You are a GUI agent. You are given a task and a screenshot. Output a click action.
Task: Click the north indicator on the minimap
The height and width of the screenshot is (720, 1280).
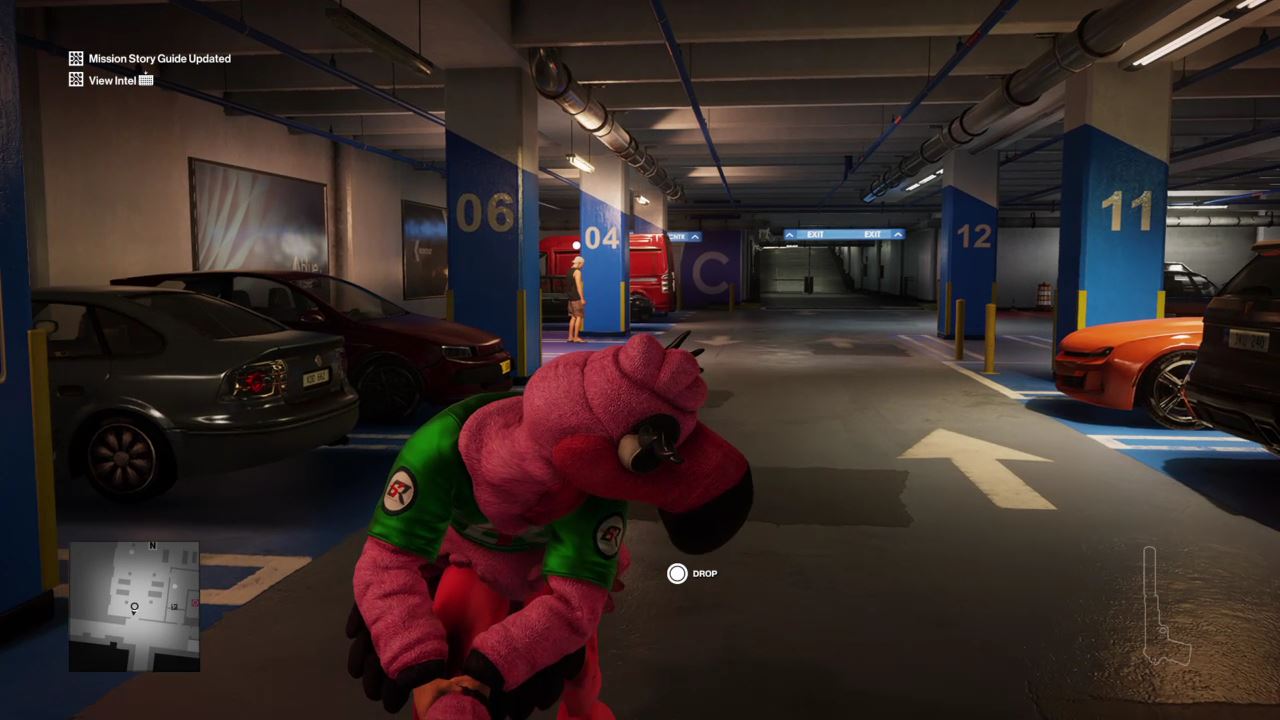(x=152, y=547)
